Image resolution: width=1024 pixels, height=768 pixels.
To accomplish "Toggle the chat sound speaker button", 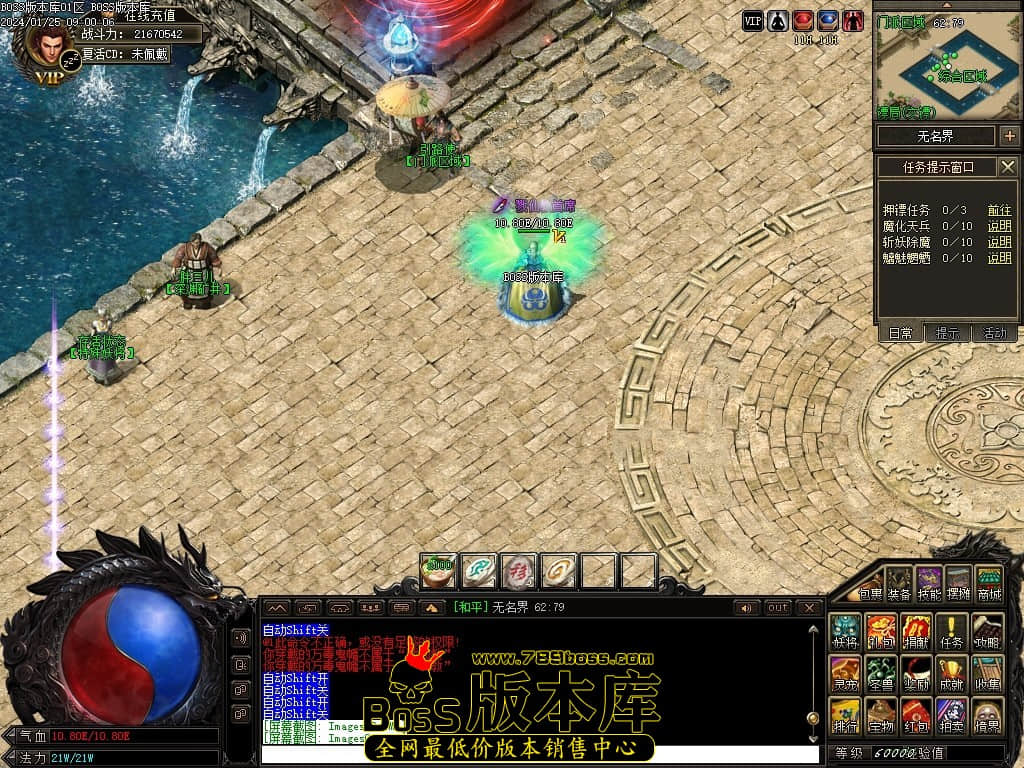I will click(746, 608).
